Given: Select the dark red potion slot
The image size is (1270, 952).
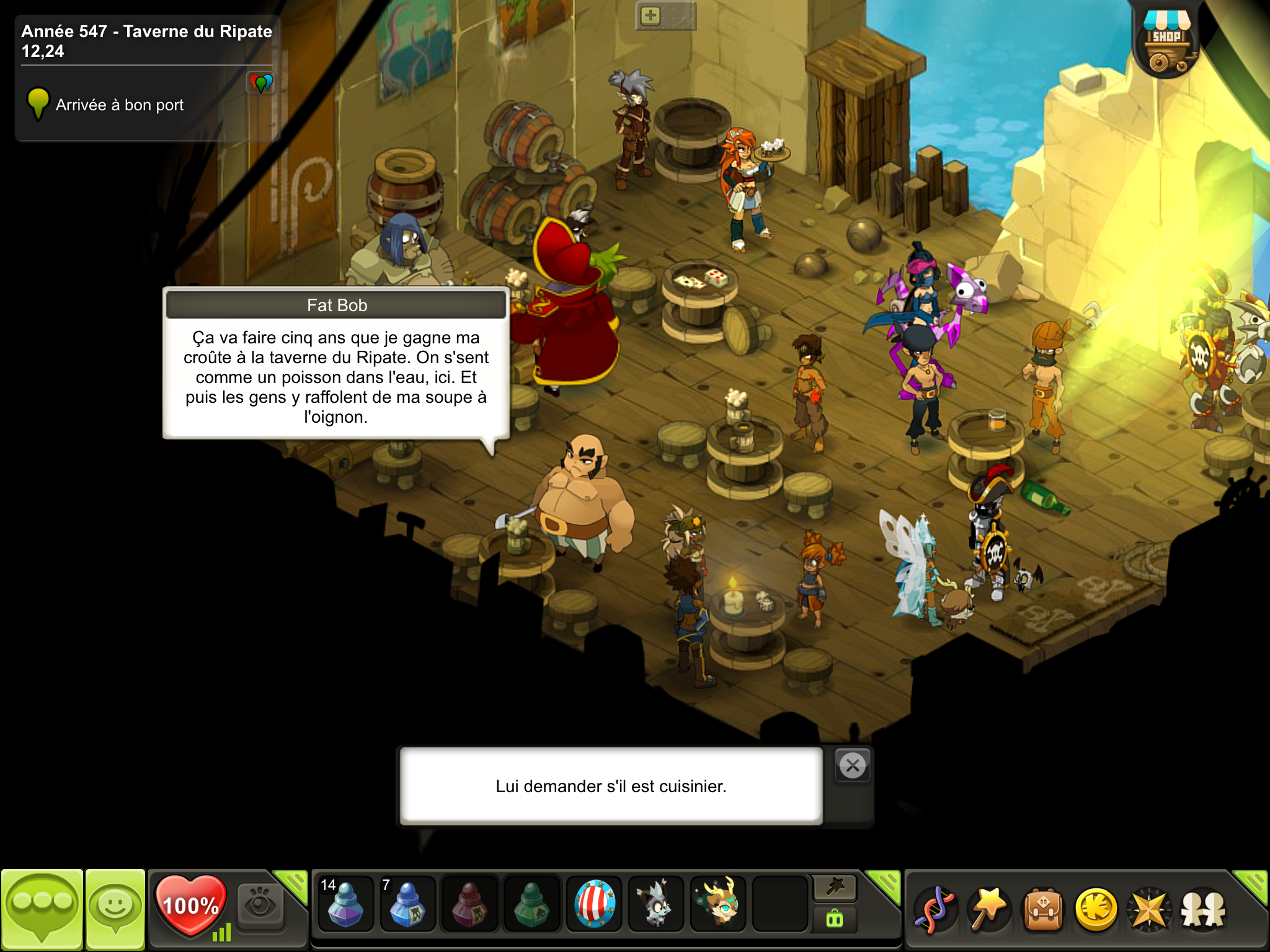Looking at the screenshot, I should coord(469,905).
